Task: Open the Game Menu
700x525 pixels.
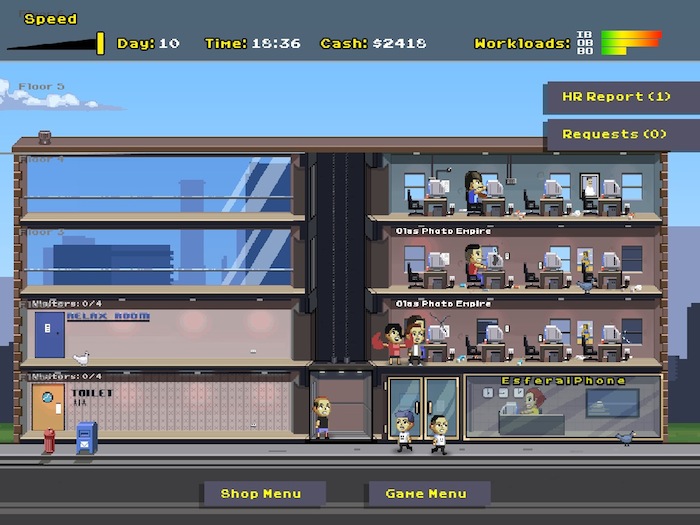Action: (426, 494)
